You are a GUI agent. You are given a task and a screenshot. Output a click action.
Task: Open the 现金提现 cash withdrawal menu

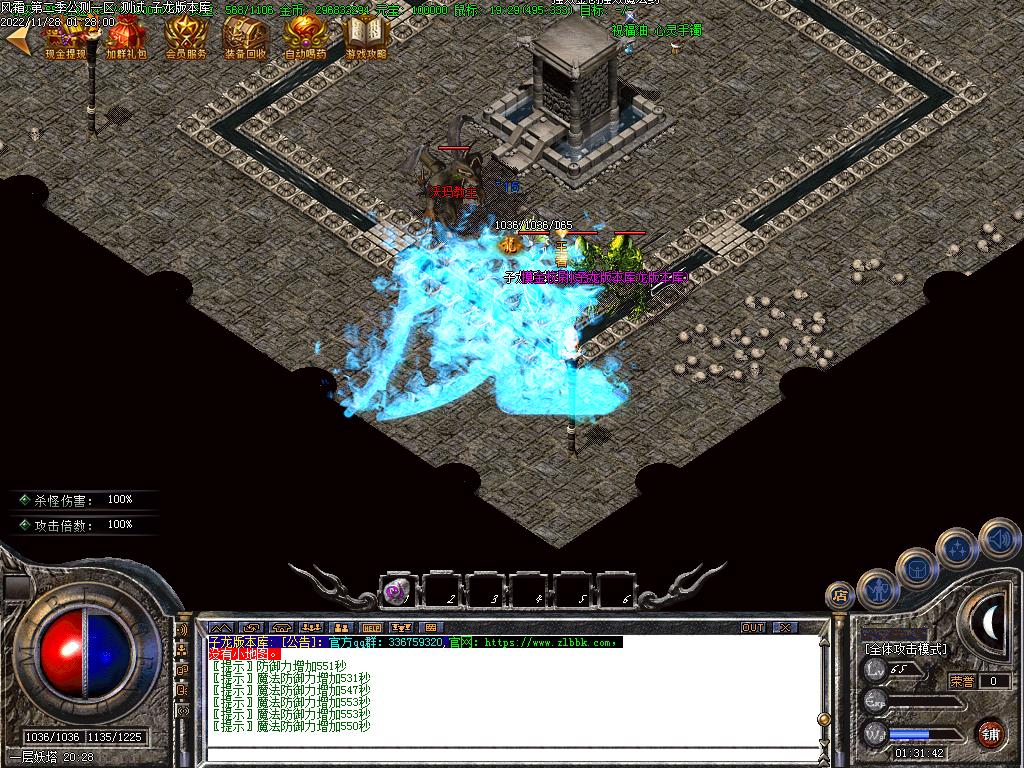click(x=67, y=38)
